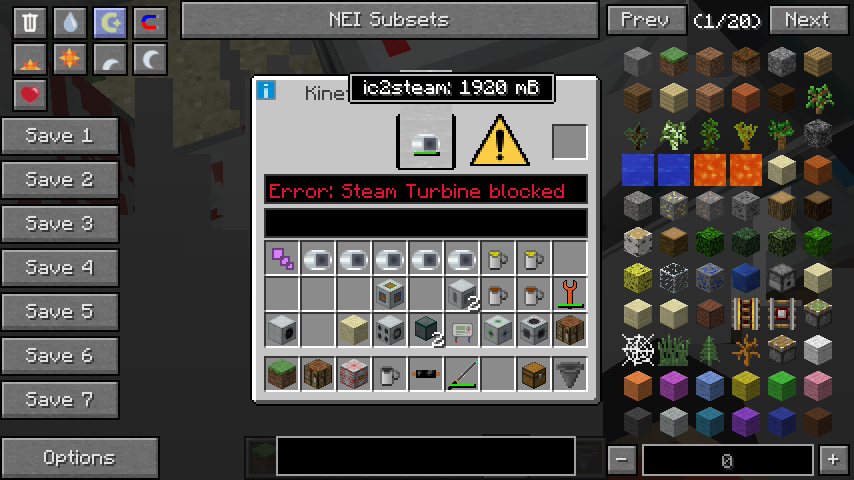This screenshot has width=854, height=480.
Task: Click the blue info icon in the GUI
Action: pos(266,91)
